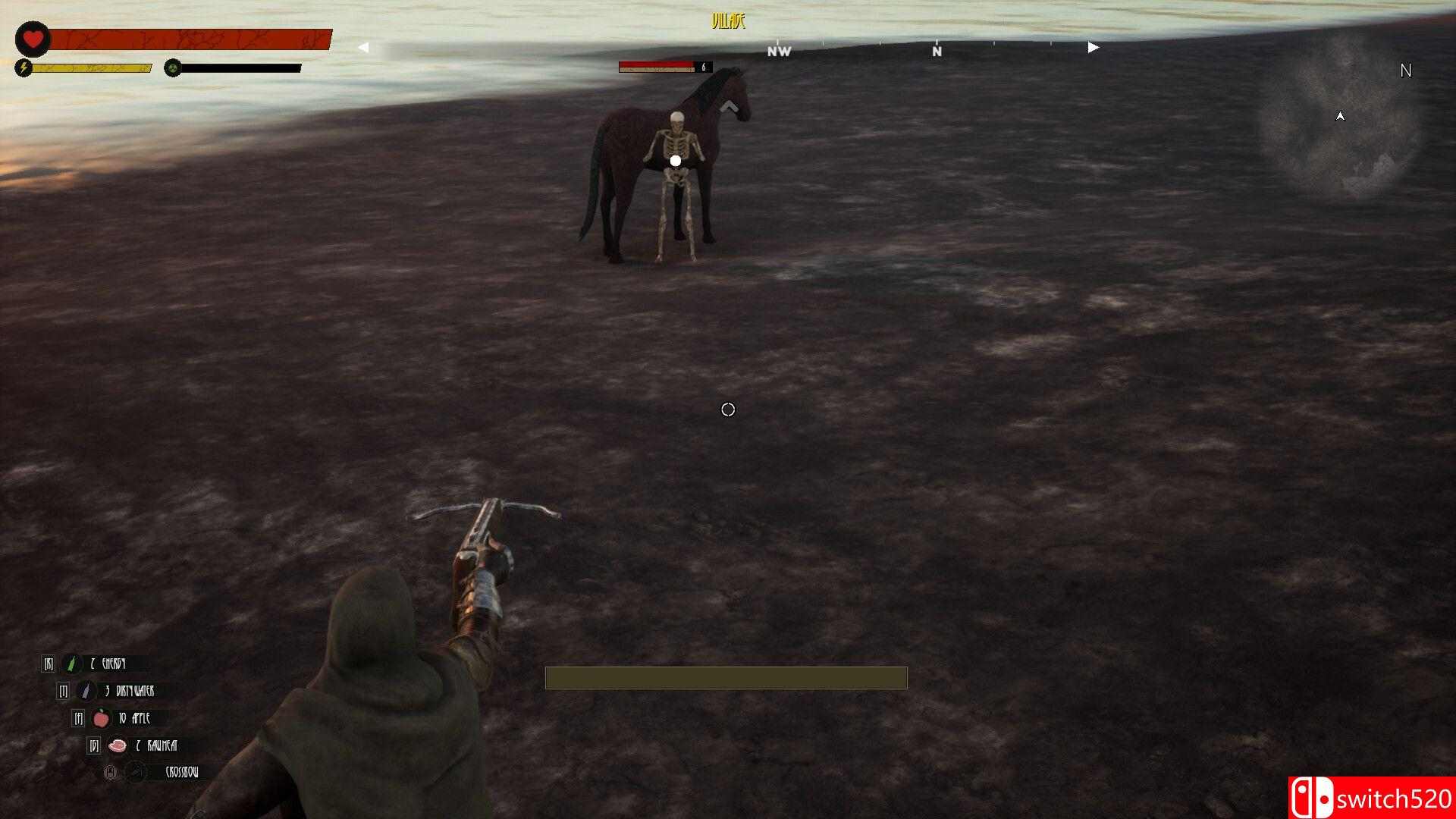Click the Crossbow weapon icon

pyautogui.click(x=136, y=770)
